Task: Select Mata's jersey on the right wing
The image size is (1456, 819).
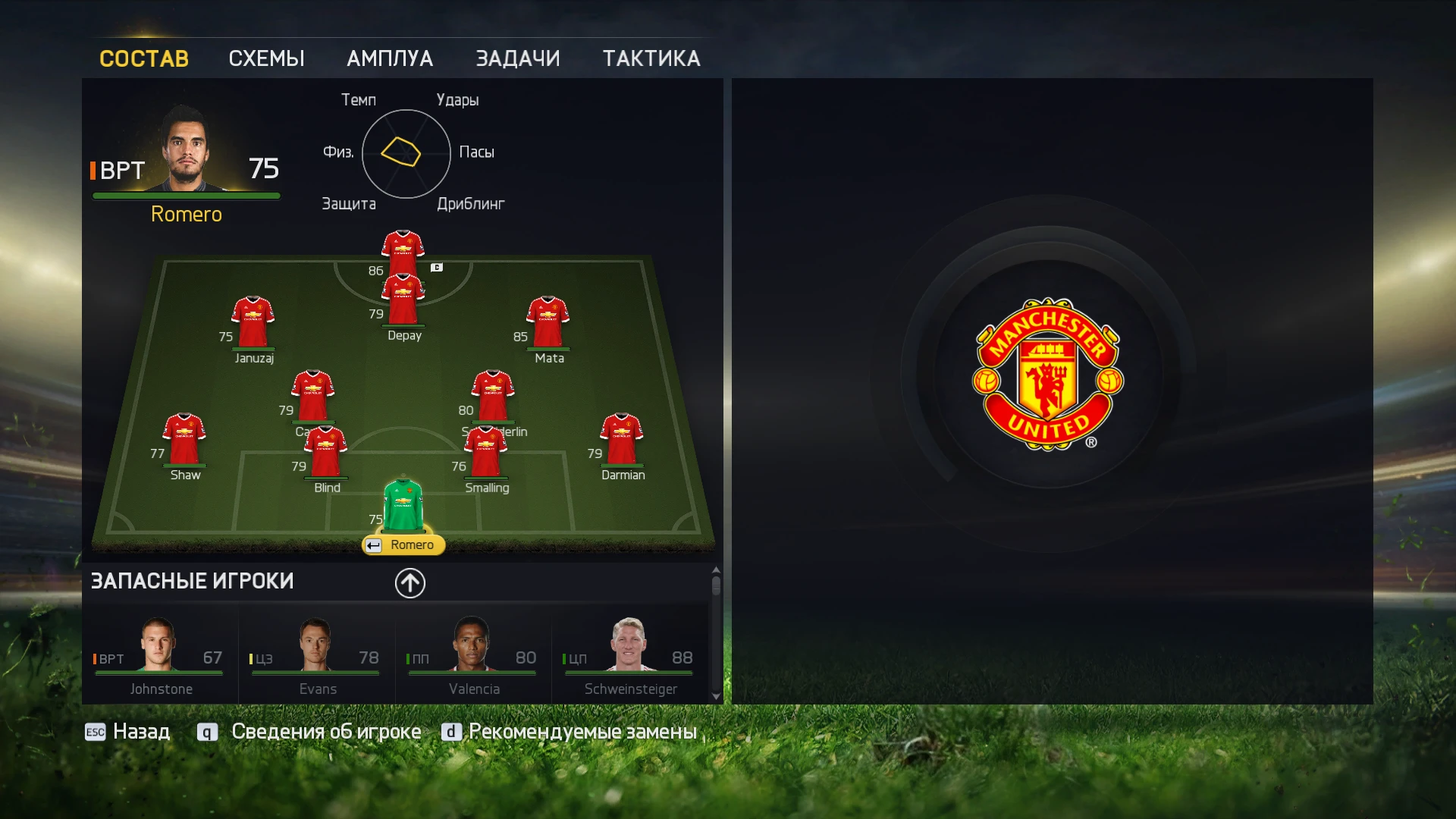Action: tap(548, 318)
